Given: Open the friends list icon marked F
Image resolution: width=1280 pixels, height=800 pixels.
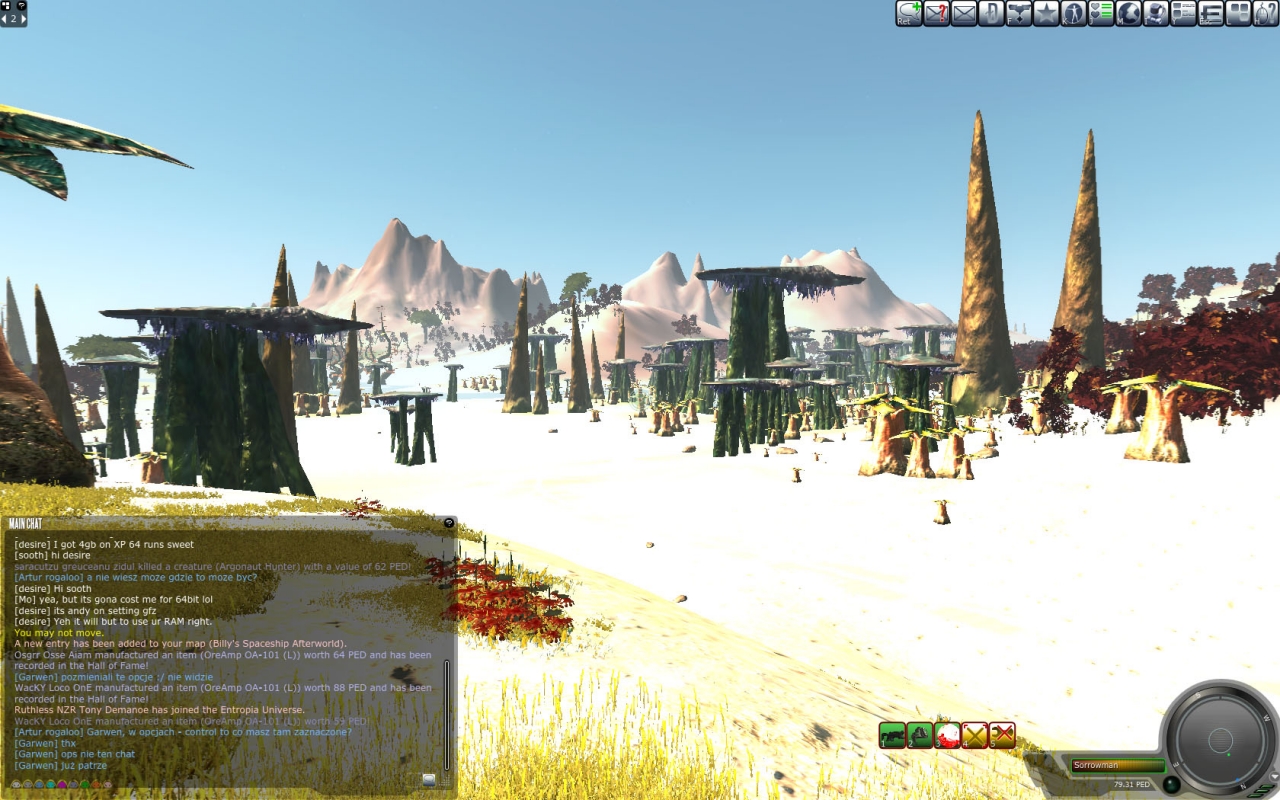Looking at the screenshot, I should tap(1019, 13).
